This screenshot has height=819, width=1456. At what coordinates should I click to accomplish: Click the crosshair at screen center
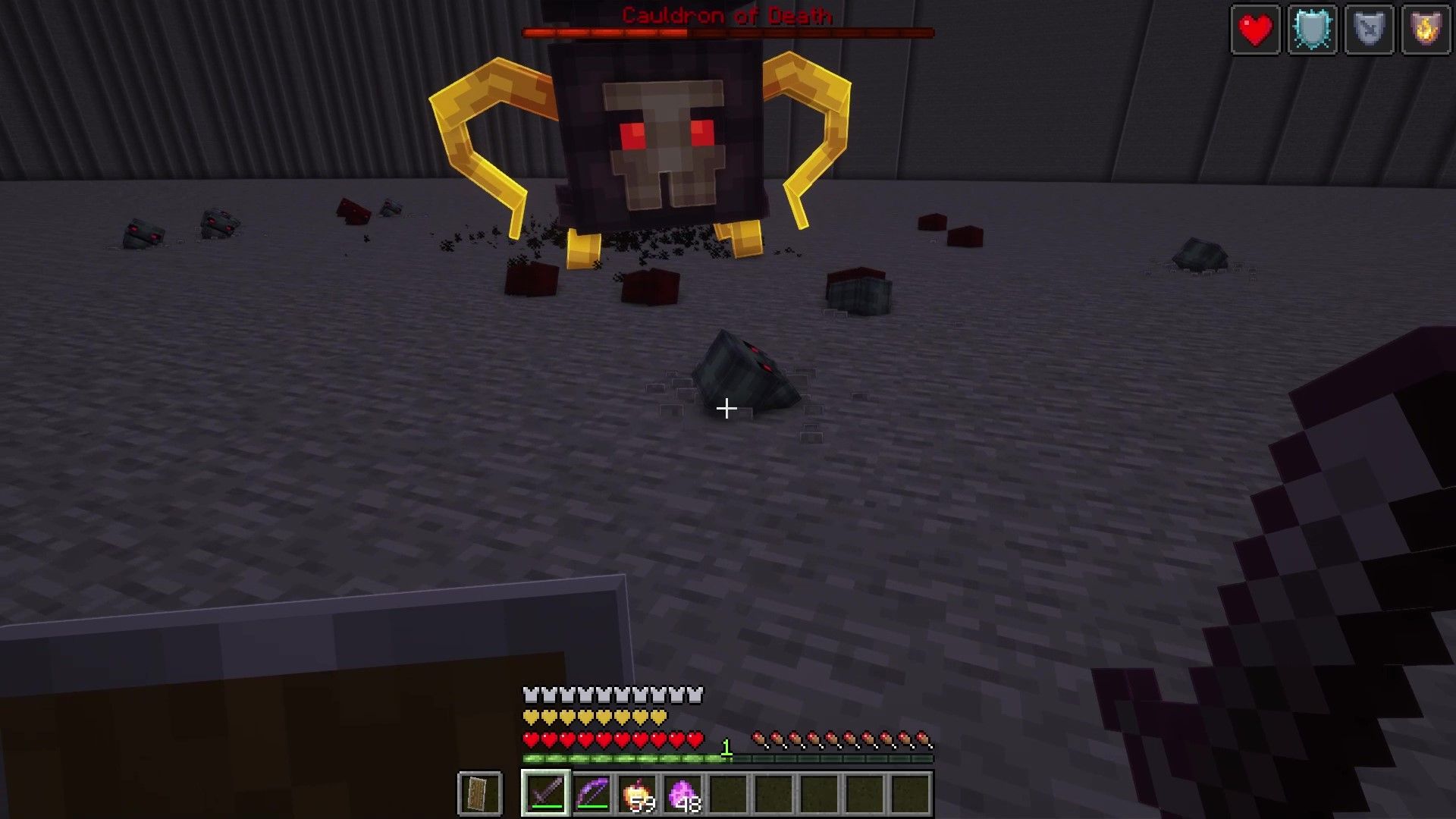click(726, 409)
